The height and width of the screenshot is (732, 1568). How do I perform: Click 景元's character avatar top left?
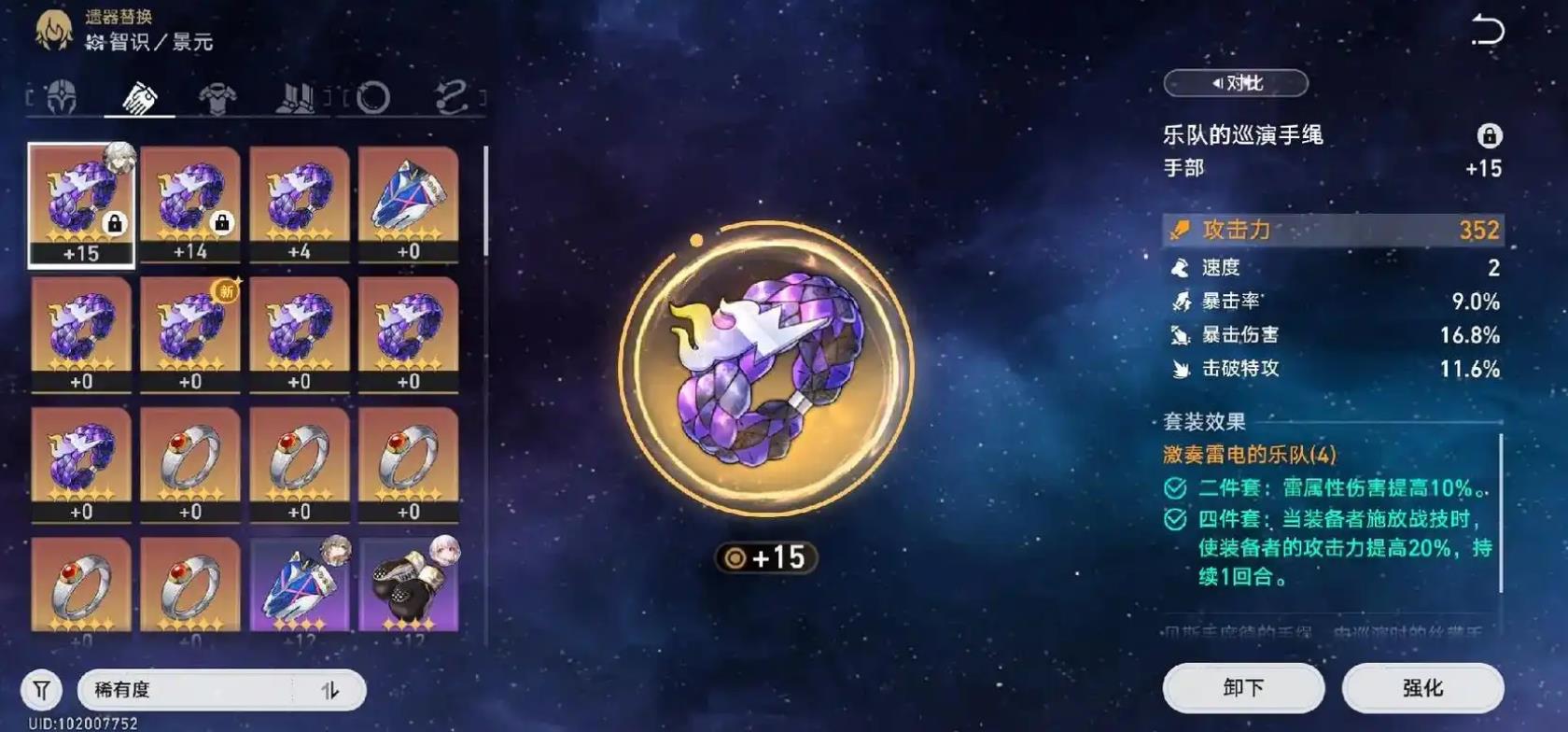(55, 28)
